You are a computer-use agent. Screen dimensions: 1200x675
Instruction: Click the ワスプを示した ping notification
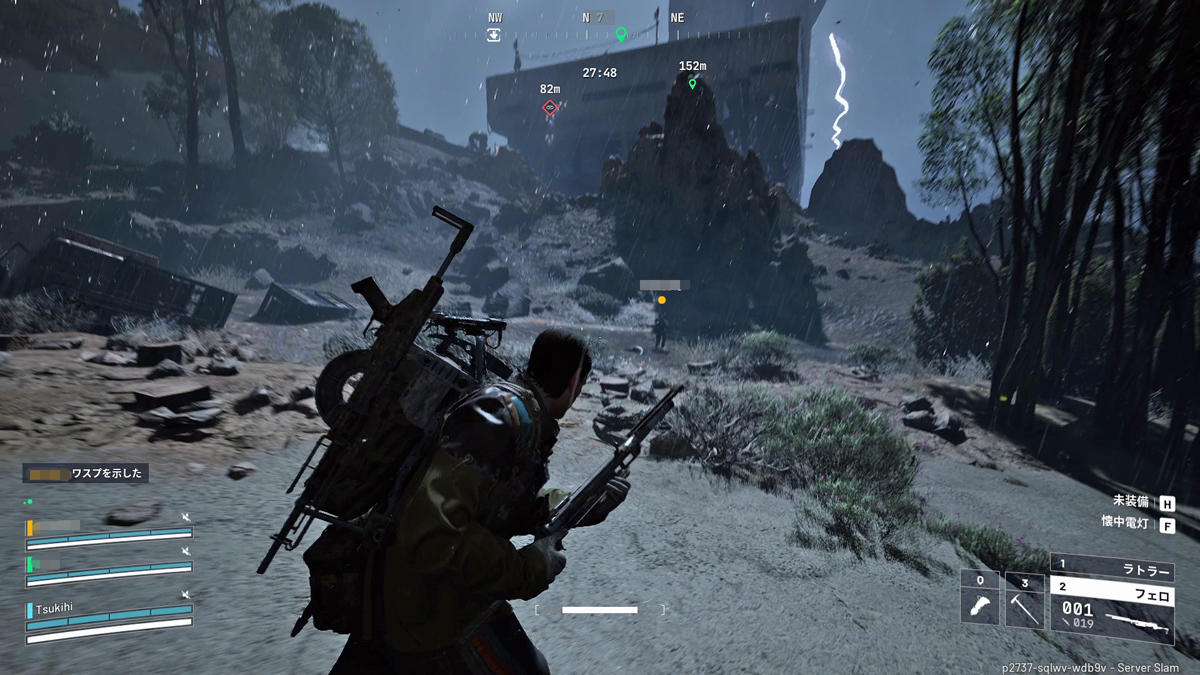[87, 473]
